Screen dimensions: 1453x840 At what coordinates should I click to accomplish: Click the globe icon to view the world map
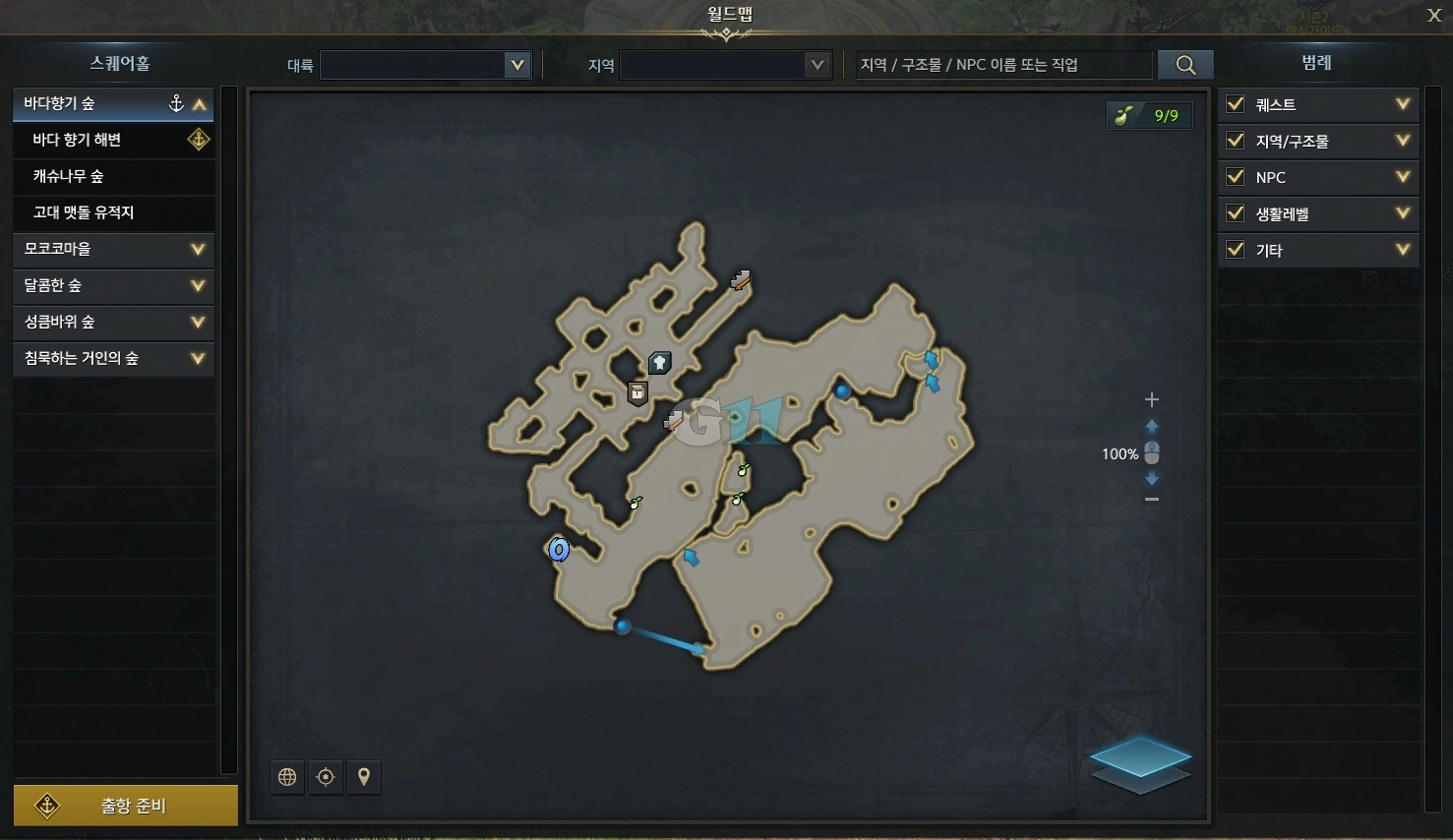point(286,777)
